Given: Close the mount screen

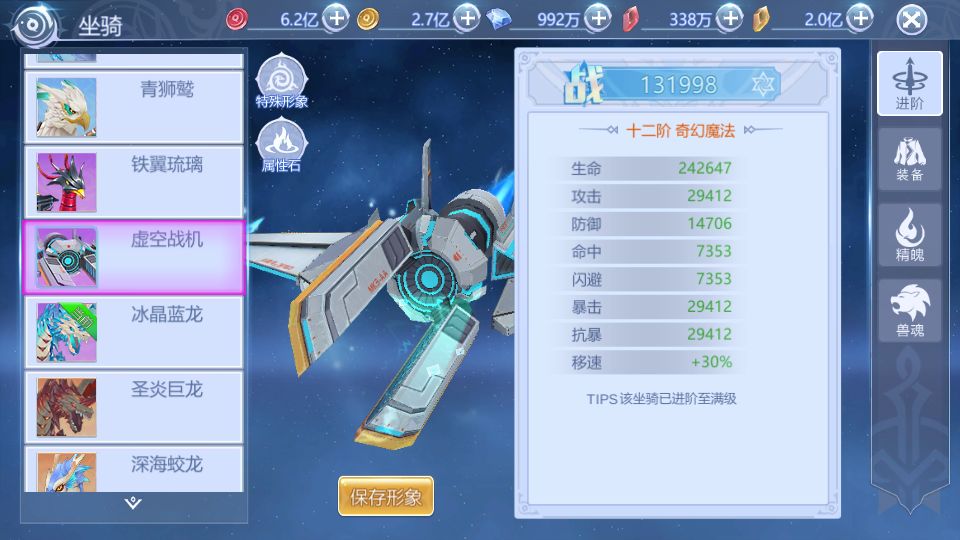Looking at the screenshot, I should click(911, 20).
